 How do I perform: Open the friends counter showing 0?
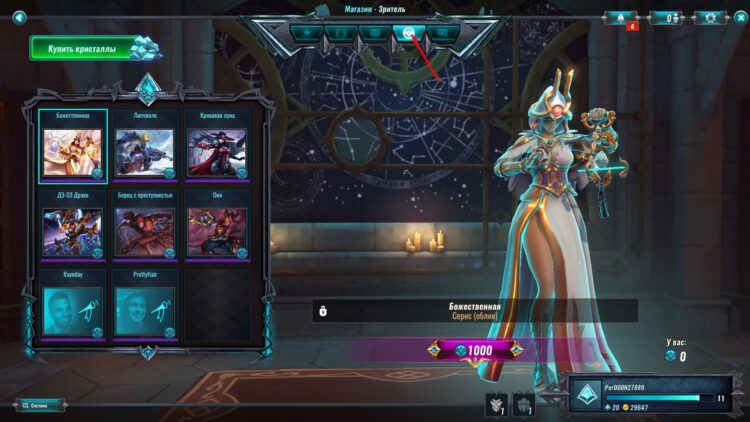point(665,18)
